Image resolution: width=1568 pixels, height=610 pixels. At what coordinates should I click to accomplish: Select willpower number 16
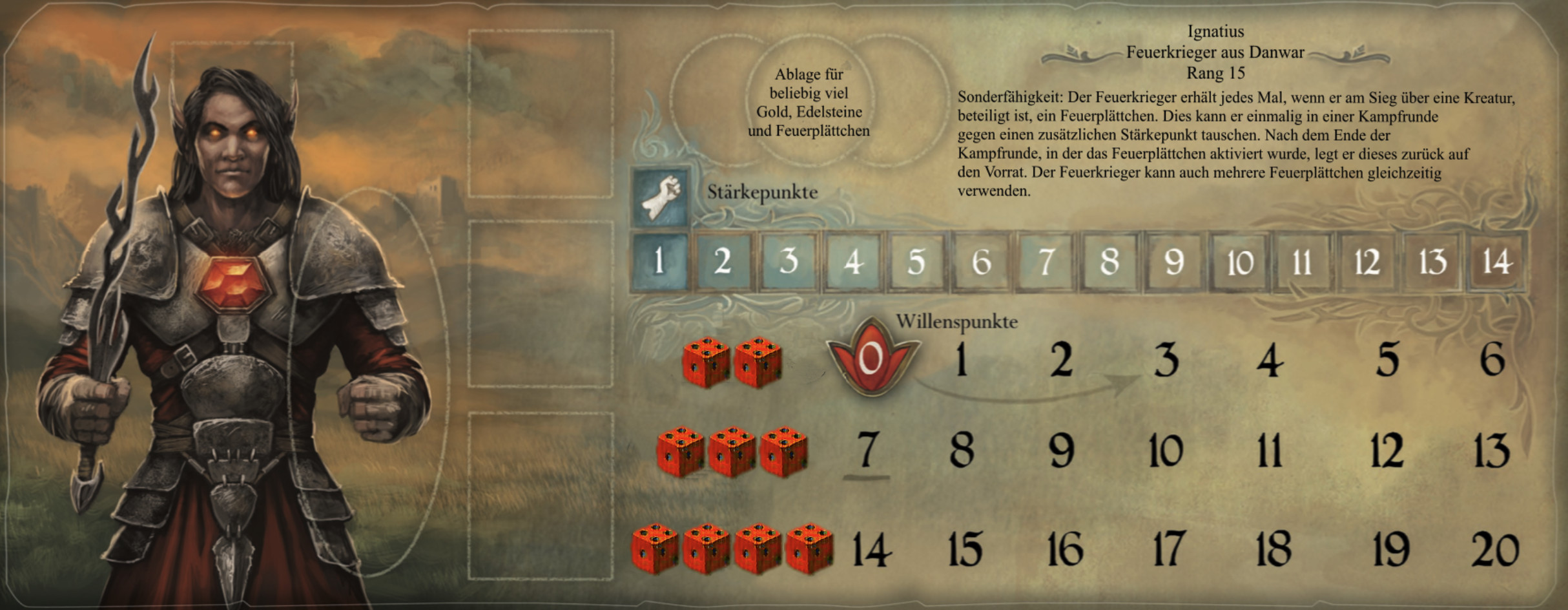(1065, 549)
